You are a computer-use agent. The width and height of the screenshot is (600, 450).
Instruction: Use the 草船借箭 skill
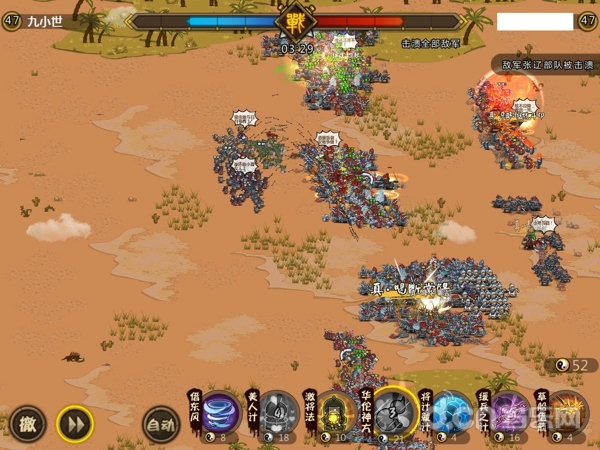click(x=568, y=412)
